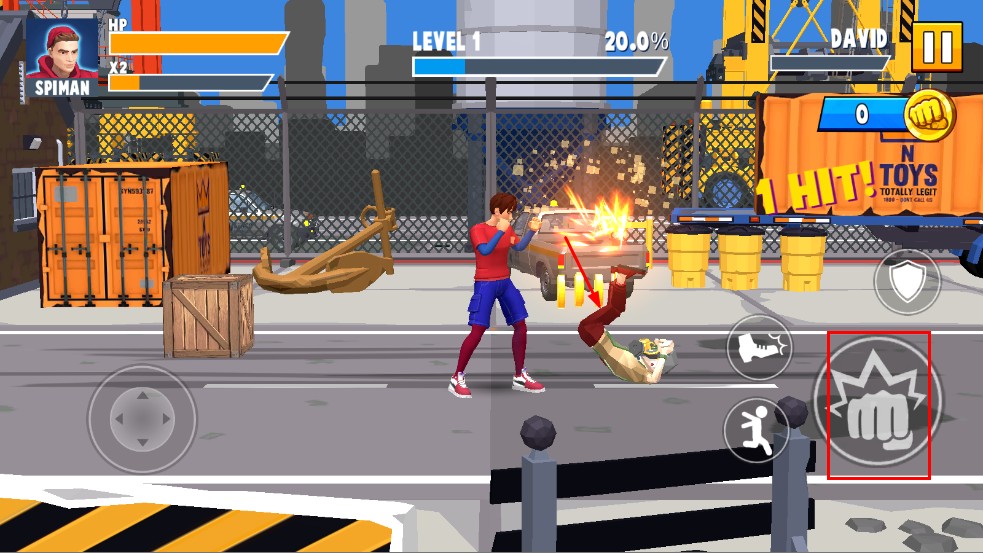Tap the virtual movement joystick pad
Viewport: 983px width, 553px height.
point(141,418)
